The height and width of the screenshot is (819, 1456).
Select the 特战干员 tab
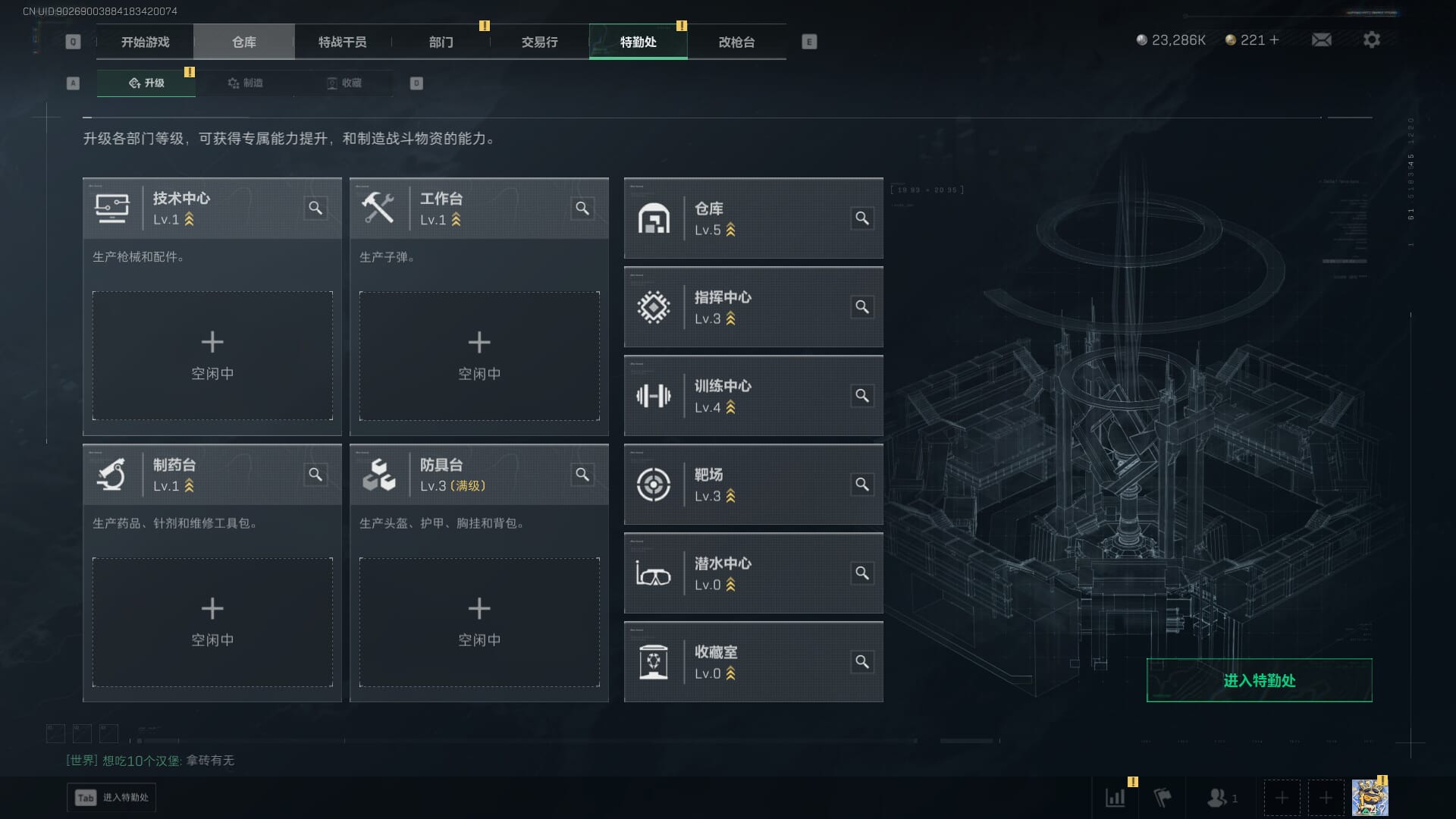tap(342, 42)
